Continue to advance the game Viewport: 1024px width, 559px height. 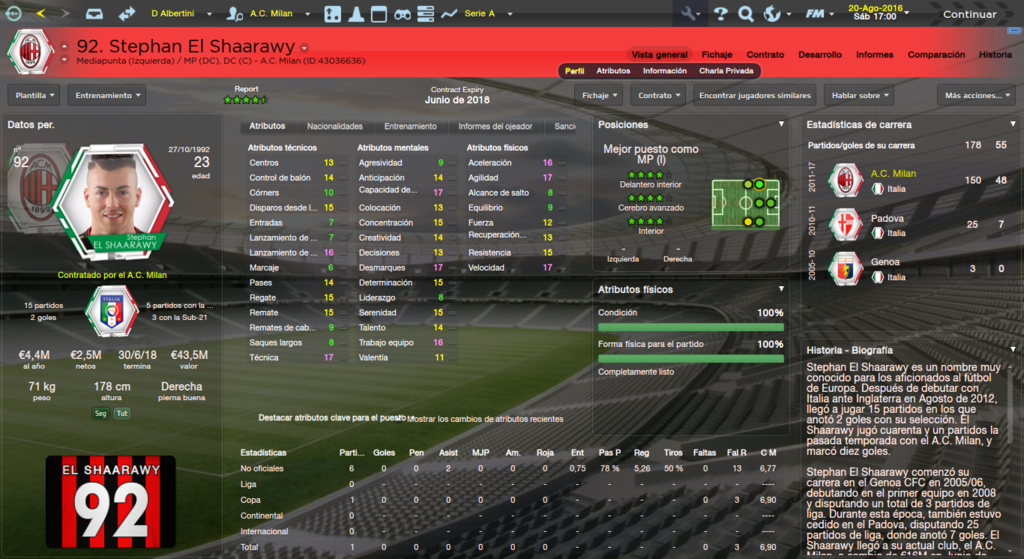tap(968, 14)
